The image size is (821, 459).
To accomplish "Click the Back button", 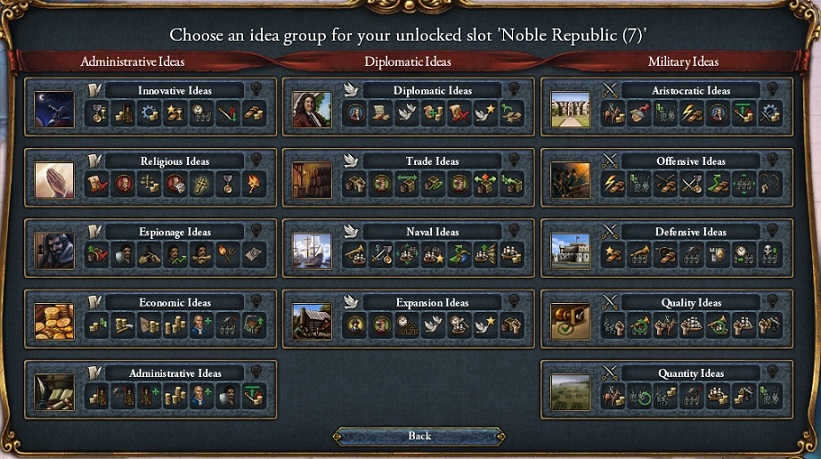I will [420, 436].
